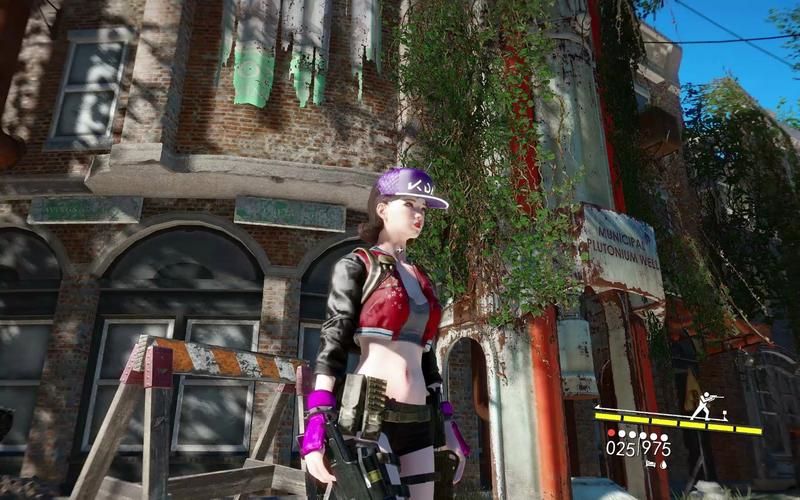Click the aiming soldier stance icon
Viewport: 800px width, 500px height.
click(x=705, y=405)
